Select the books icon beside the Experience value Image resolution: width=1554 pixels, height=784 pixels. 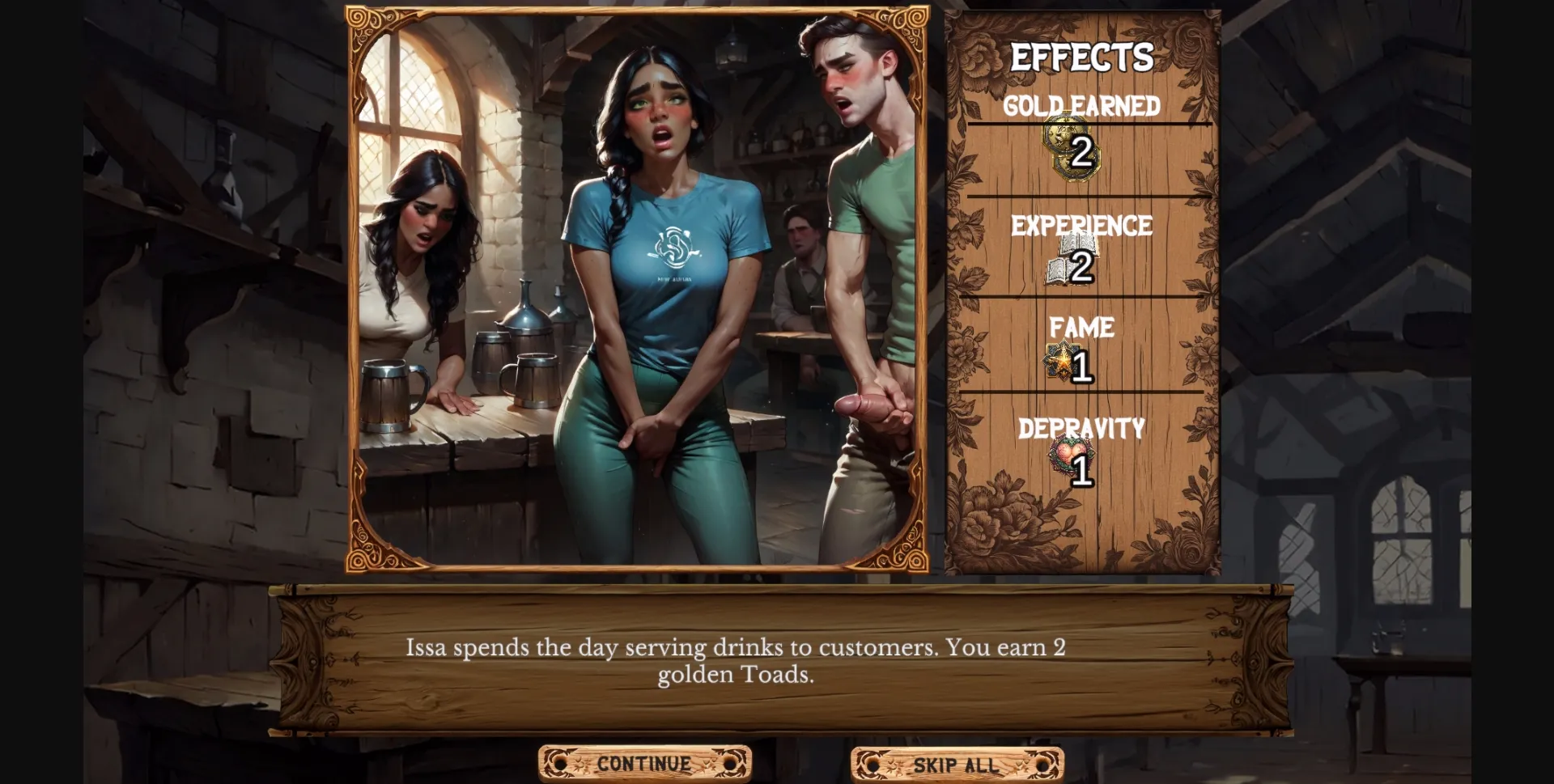pyautogui.click(x=1057, y=268)
